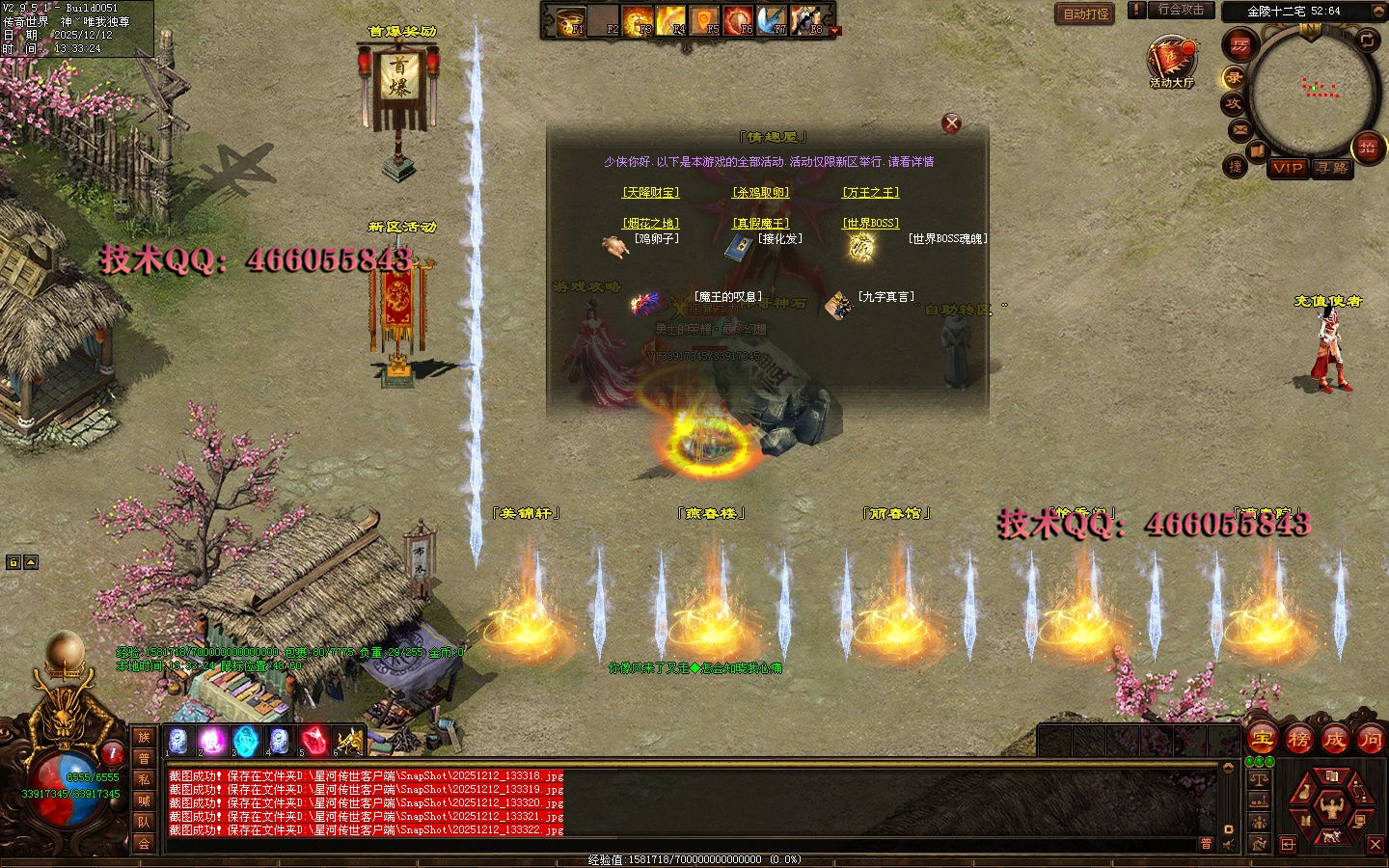Use the red crystal item in slot 5

315,741
